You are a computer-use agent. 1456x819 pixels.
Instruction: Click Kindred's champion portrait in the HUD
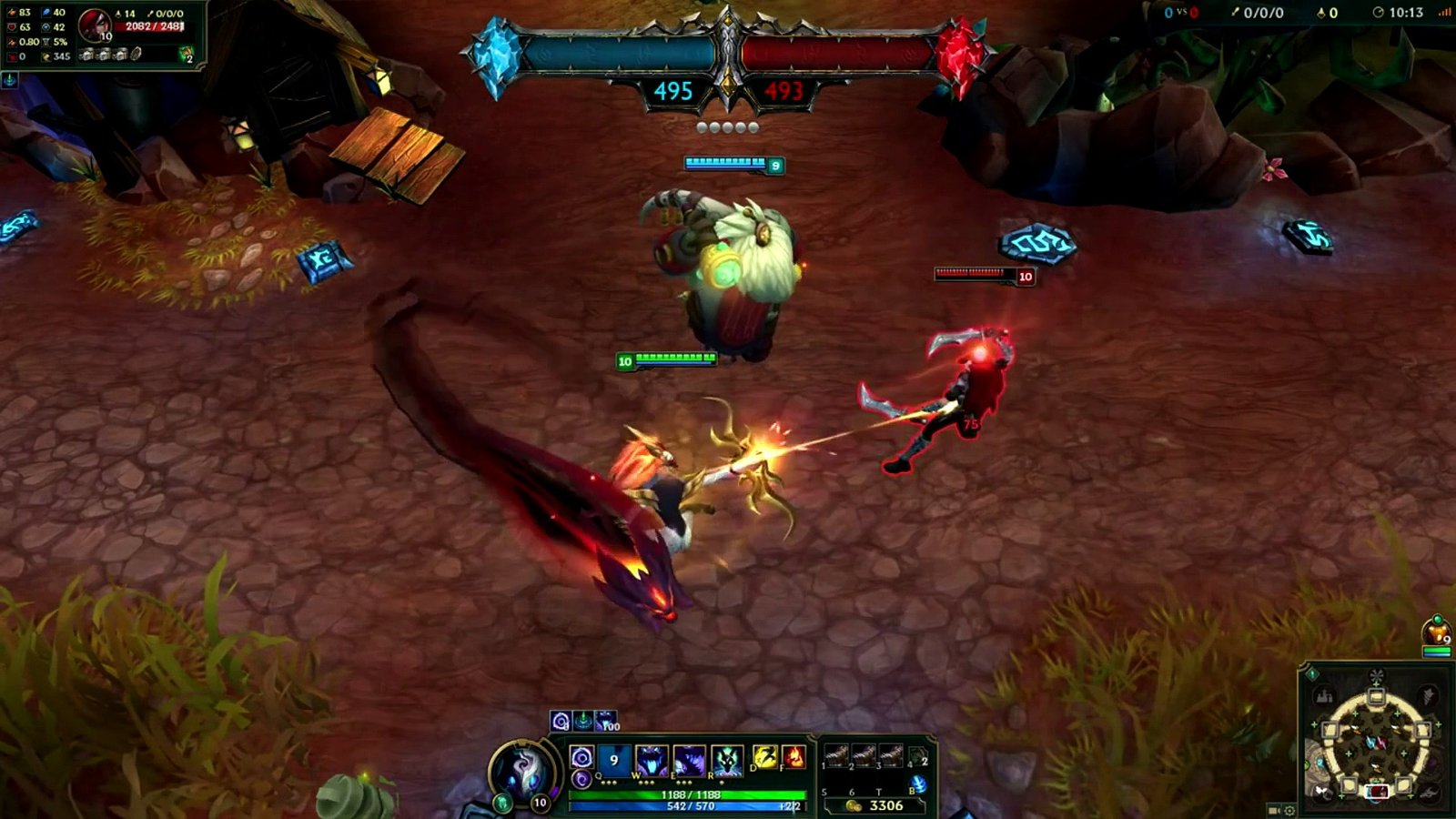(522, 773)
